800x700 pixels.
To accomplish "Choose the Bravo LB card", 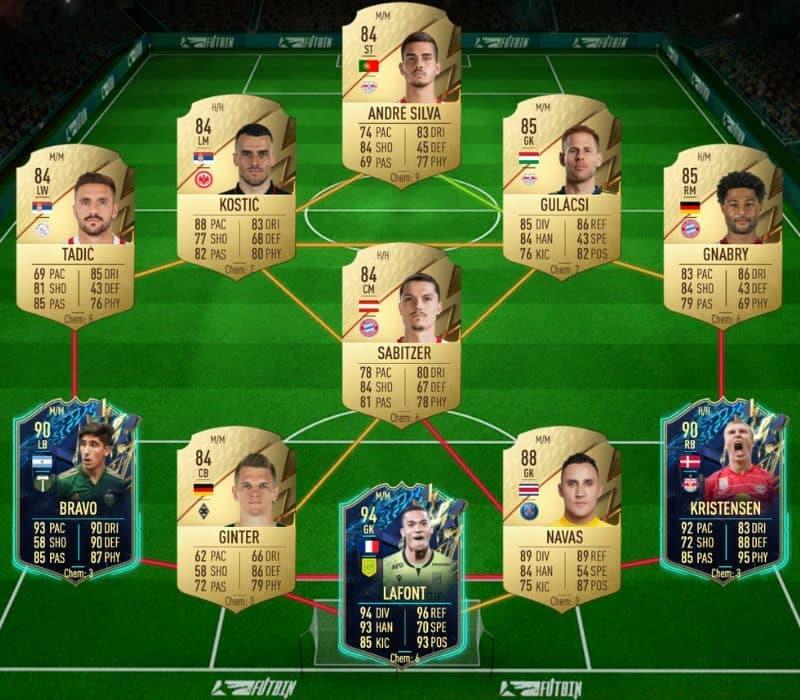I will (x=75, y=490).
